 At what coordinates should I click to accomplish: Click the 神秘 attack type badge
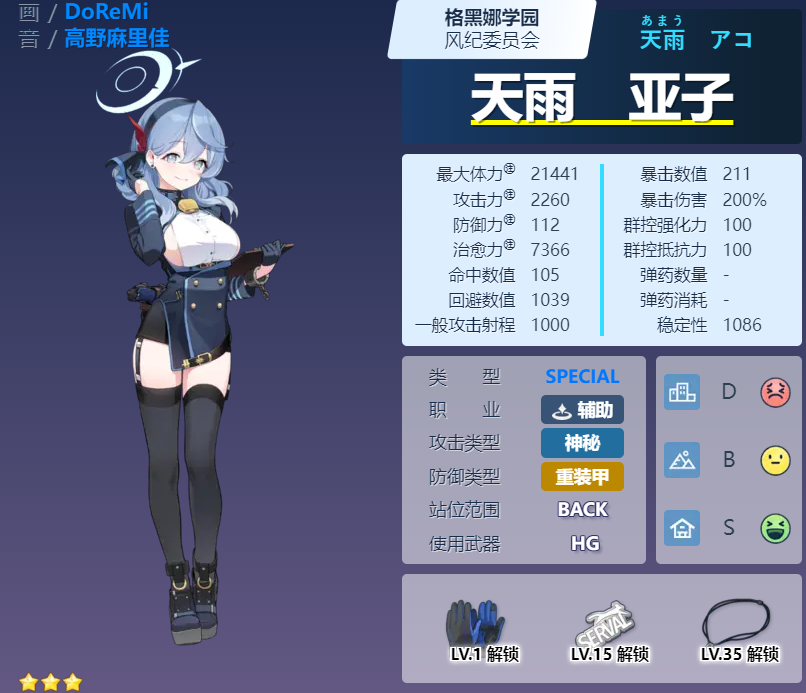click(582, 443)
